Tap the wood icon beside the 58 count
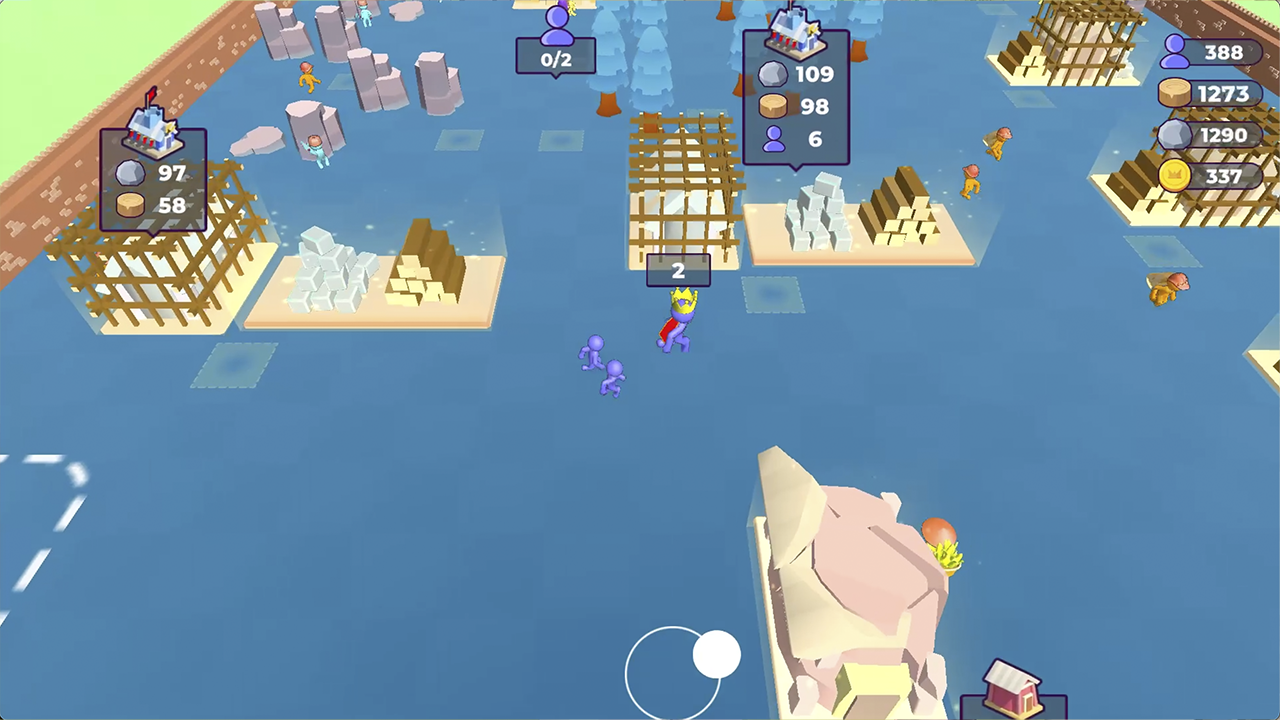The image size is (1280, 720). [x=130, y=205]
